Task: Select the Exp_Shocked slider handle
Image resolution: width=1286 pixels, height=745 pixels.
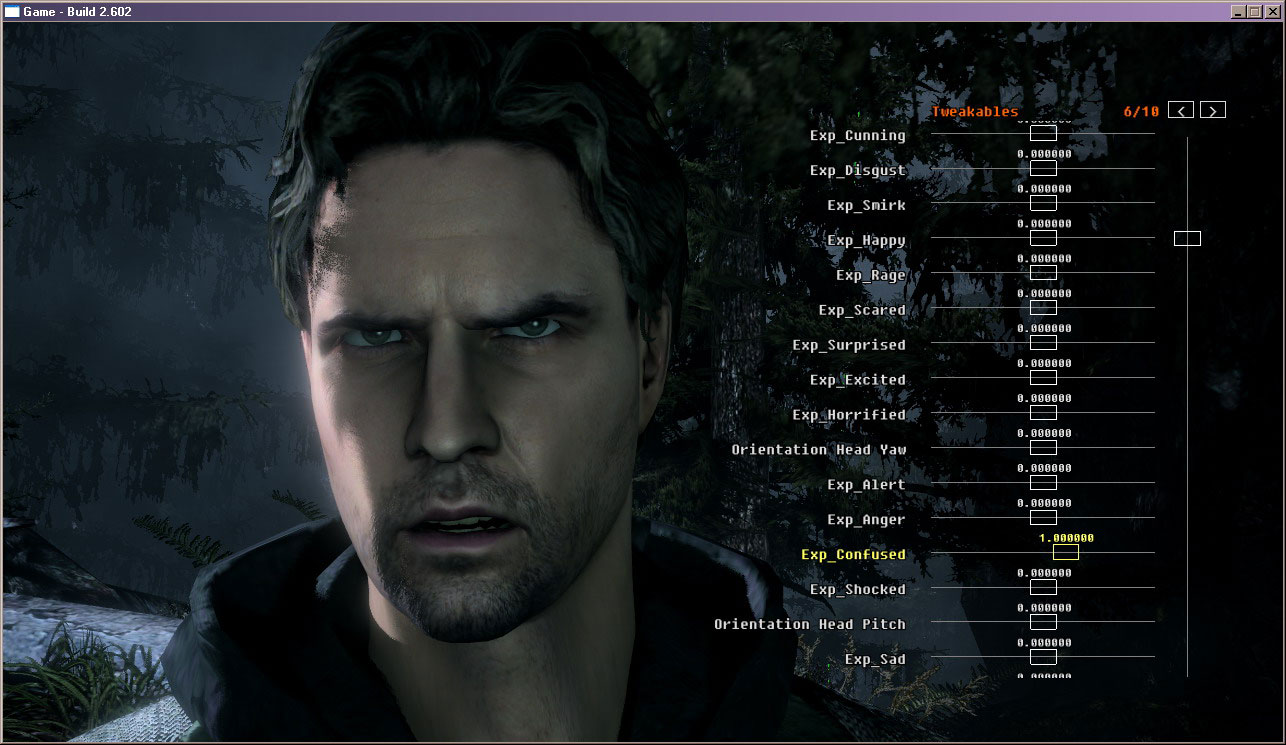Action: coord(1043,588)
